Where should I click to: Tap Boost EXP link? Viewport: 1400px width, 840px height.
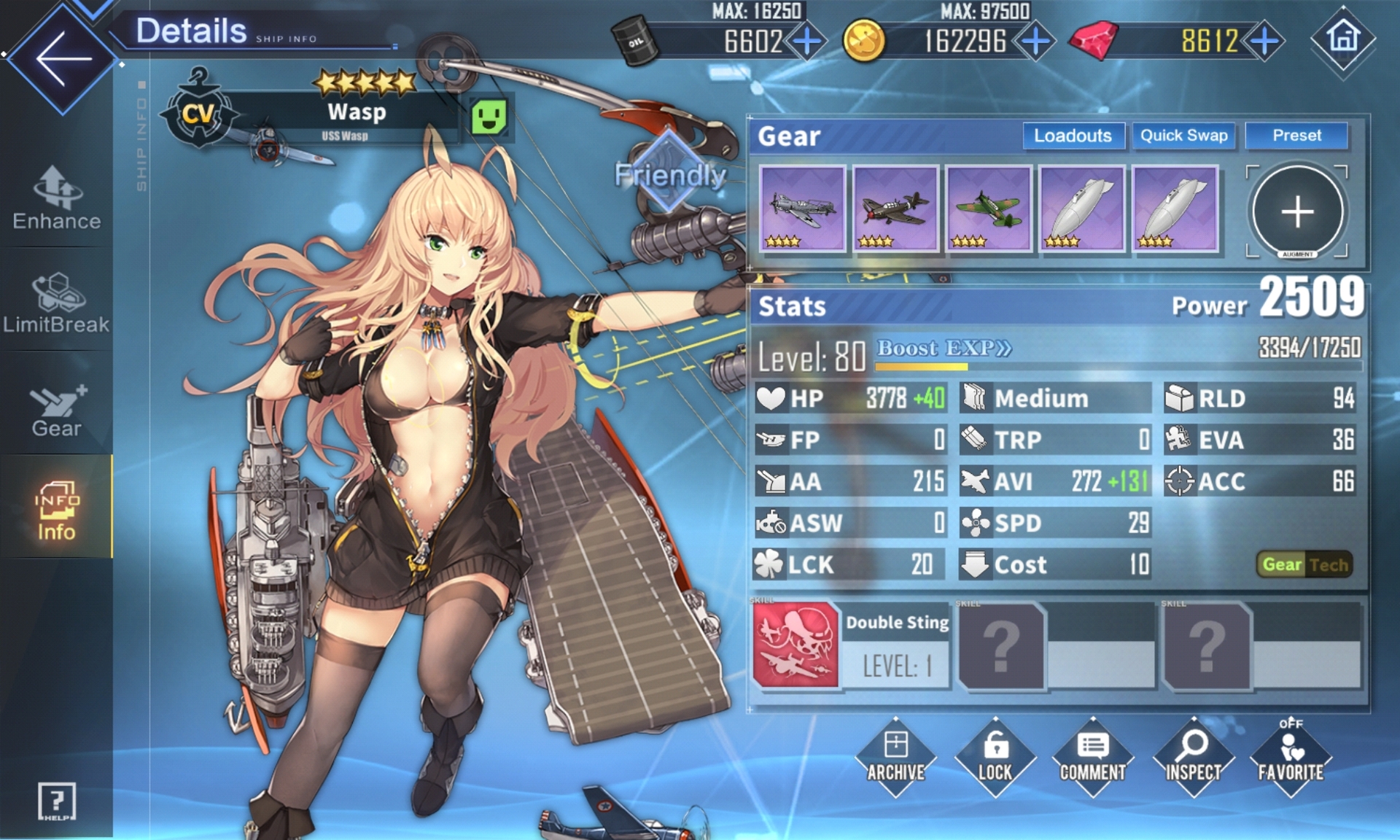tap(944, 349)
